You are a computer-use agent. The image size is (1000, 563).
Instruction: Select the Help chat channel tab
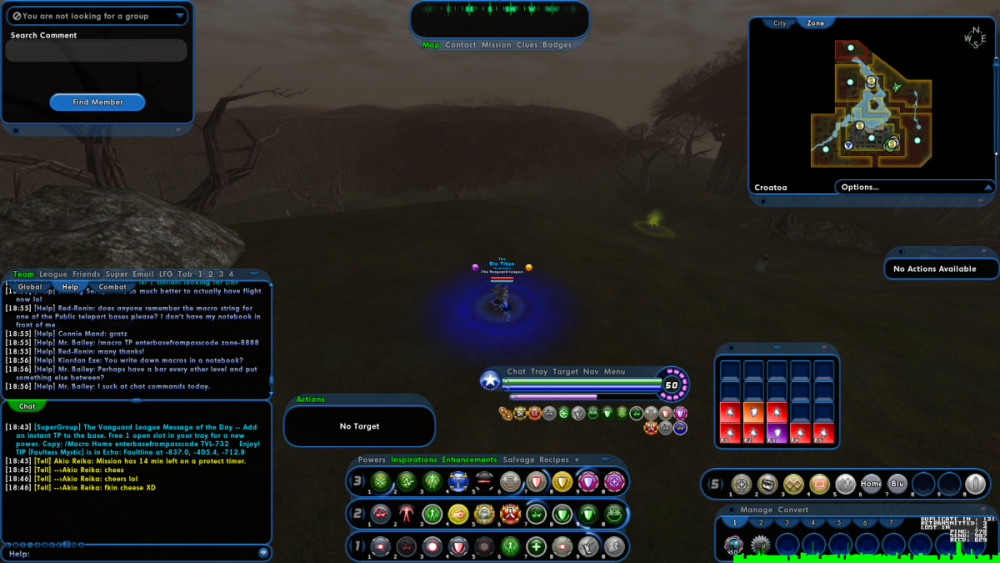[70, 287]
